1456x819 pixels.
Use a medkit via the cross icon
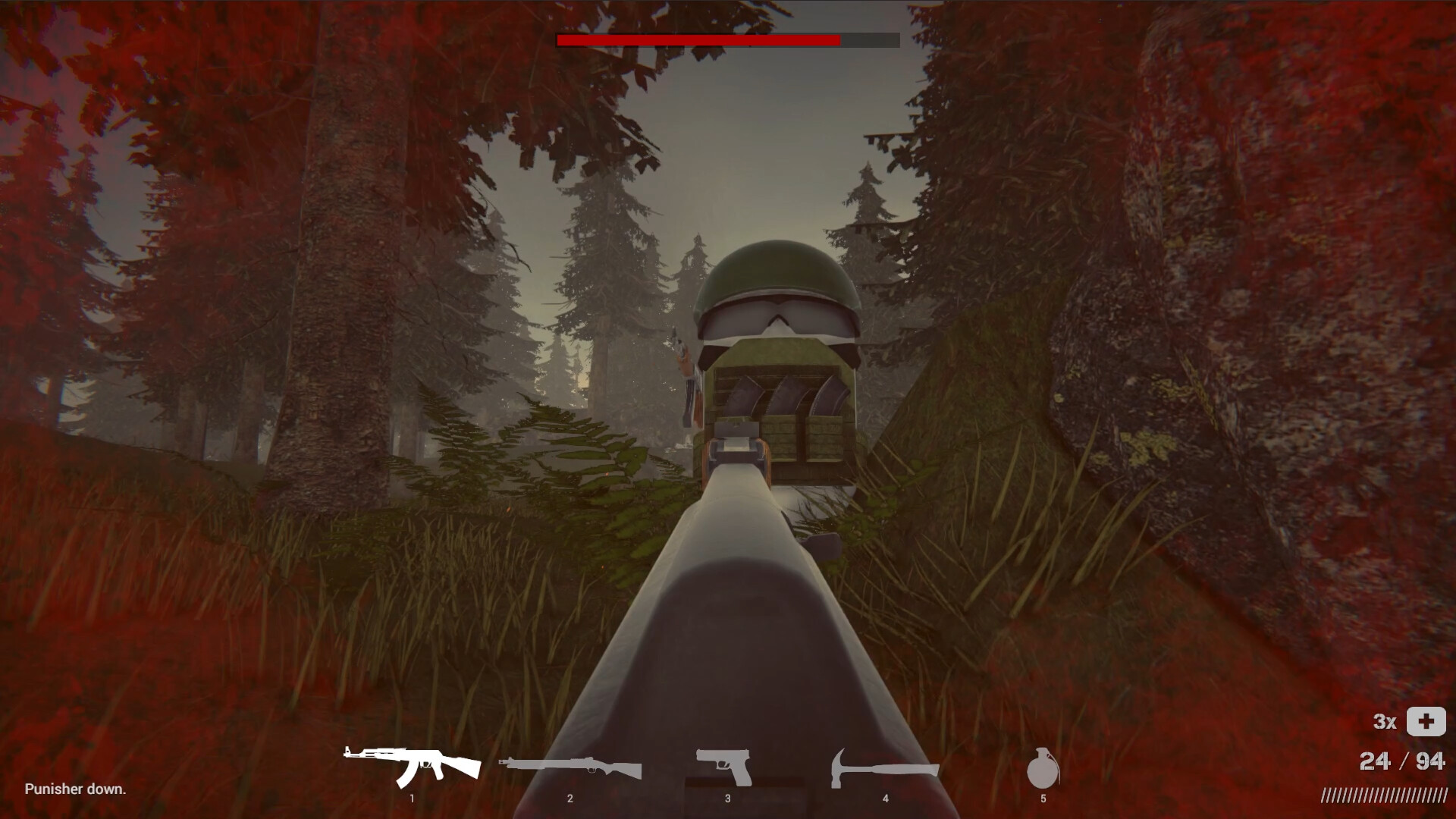coord(1424,723)
